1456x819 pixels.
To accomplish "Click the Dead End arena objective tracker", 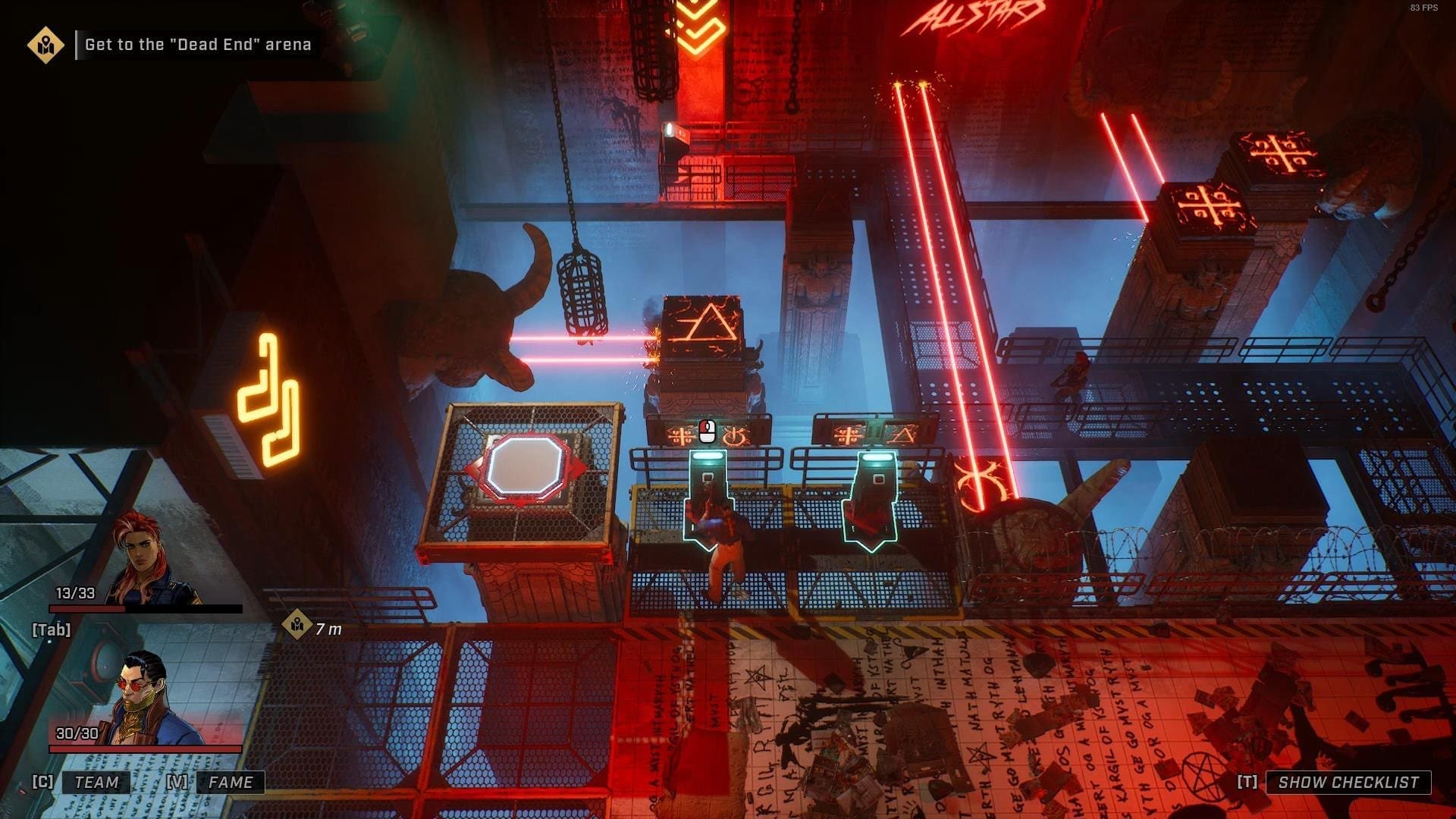I will click(197, 45).
